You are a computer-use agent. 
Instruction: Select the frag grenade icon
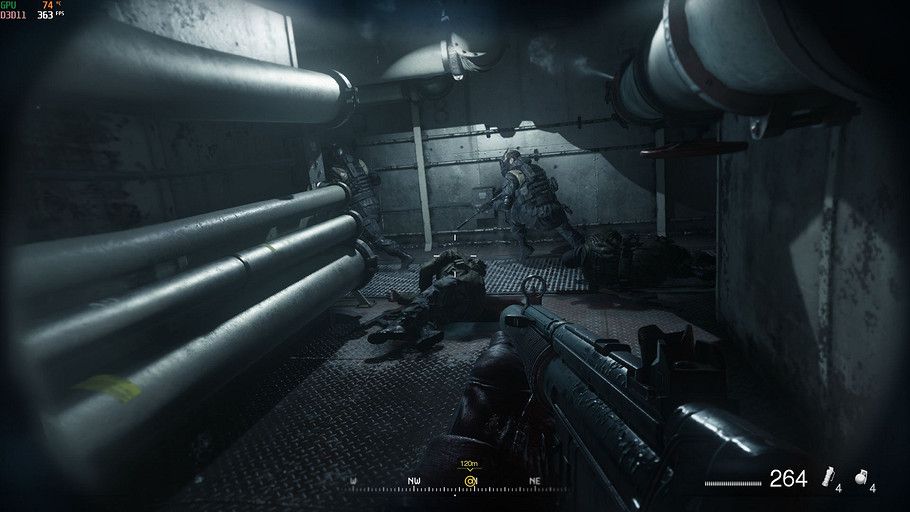862,478
